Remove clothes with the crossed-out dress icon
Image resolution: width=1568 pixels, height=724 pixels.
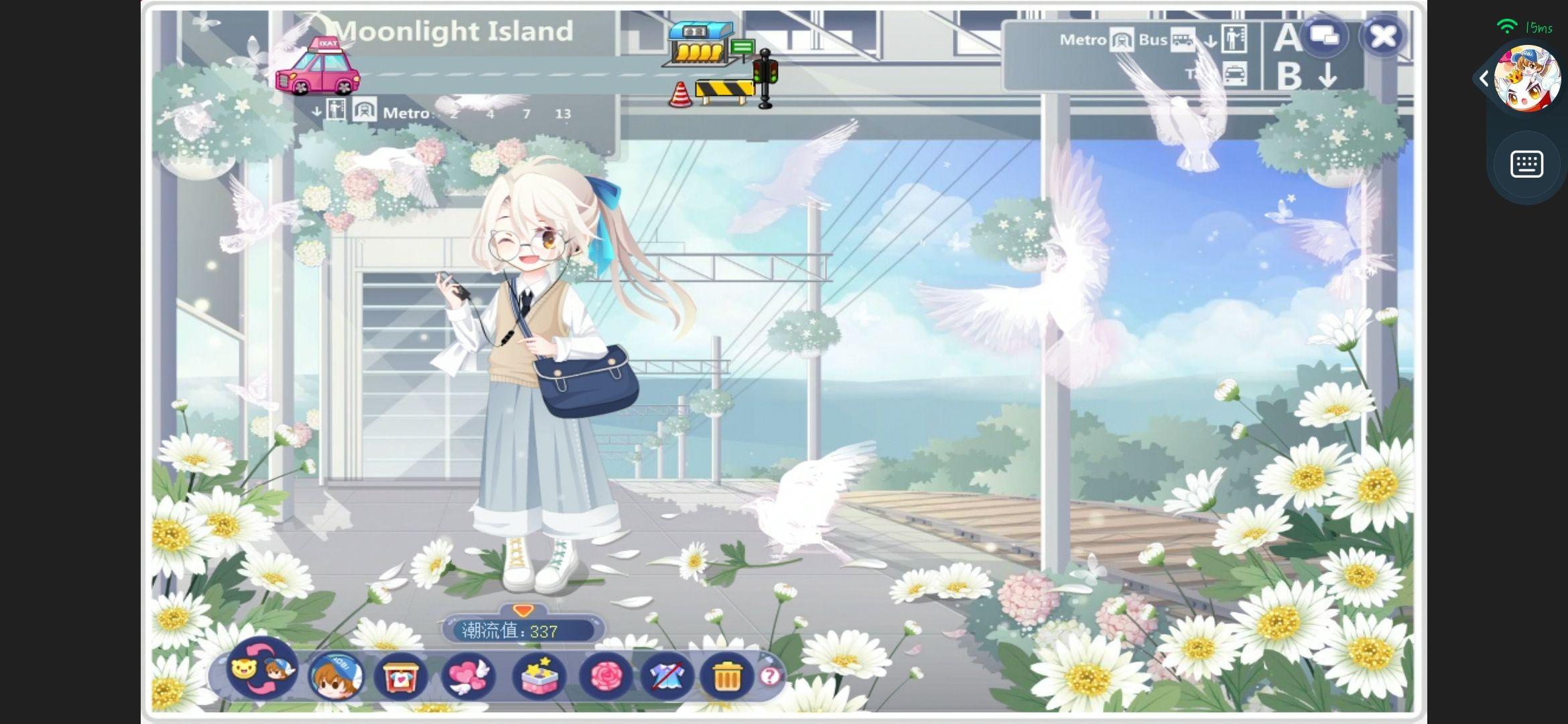(x=666, y=676)
